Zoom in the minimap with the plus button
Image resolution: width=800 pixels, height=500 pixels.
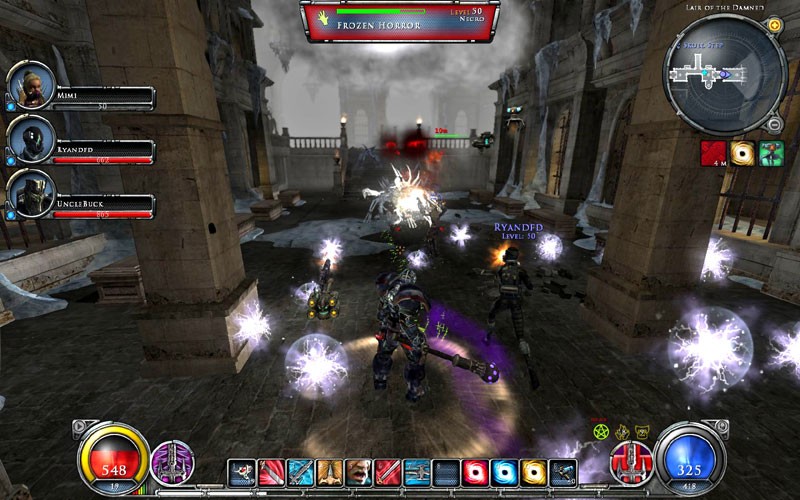774,25
